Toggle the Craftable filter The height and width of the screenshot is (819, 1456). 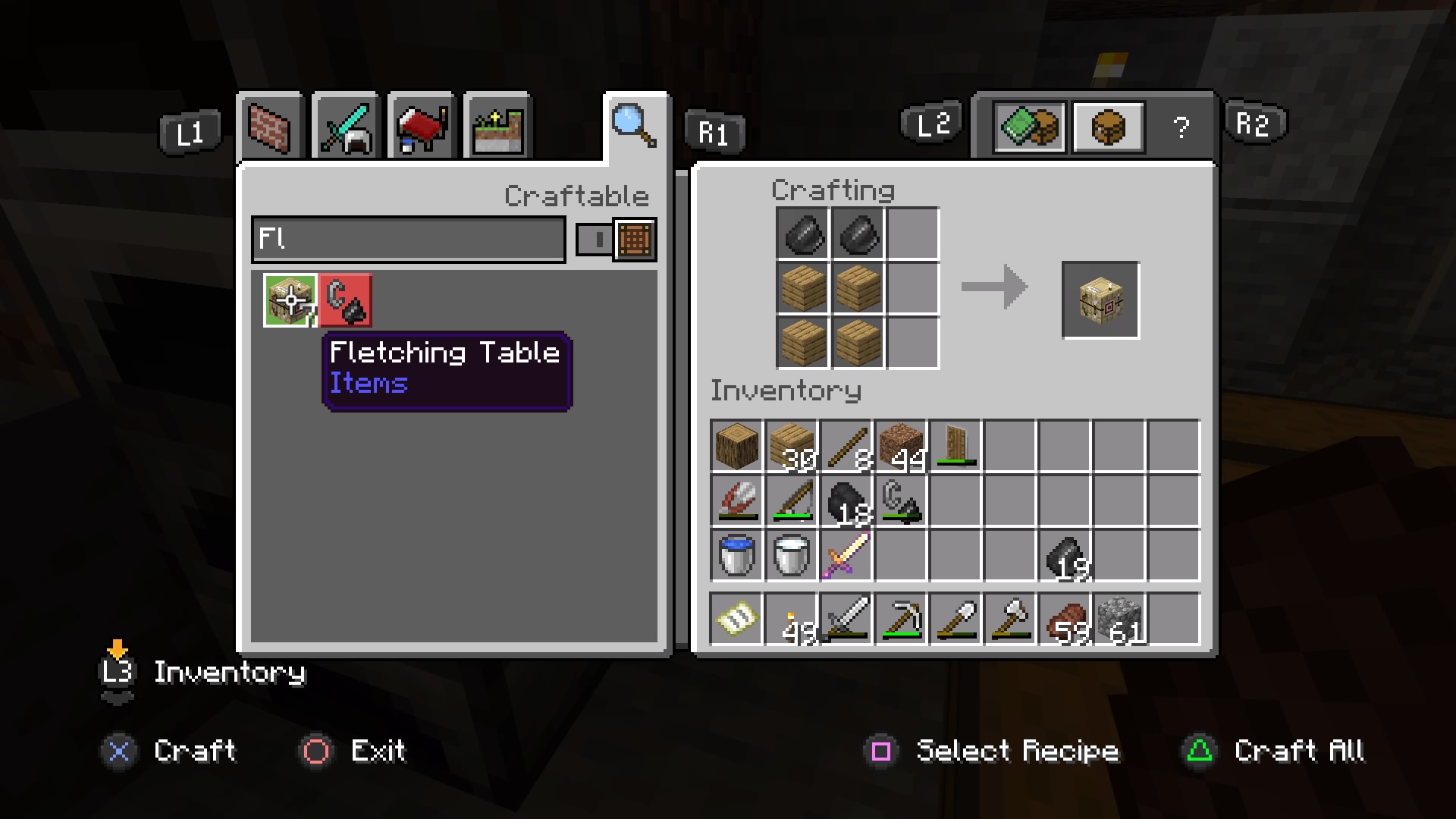(577, 195)
